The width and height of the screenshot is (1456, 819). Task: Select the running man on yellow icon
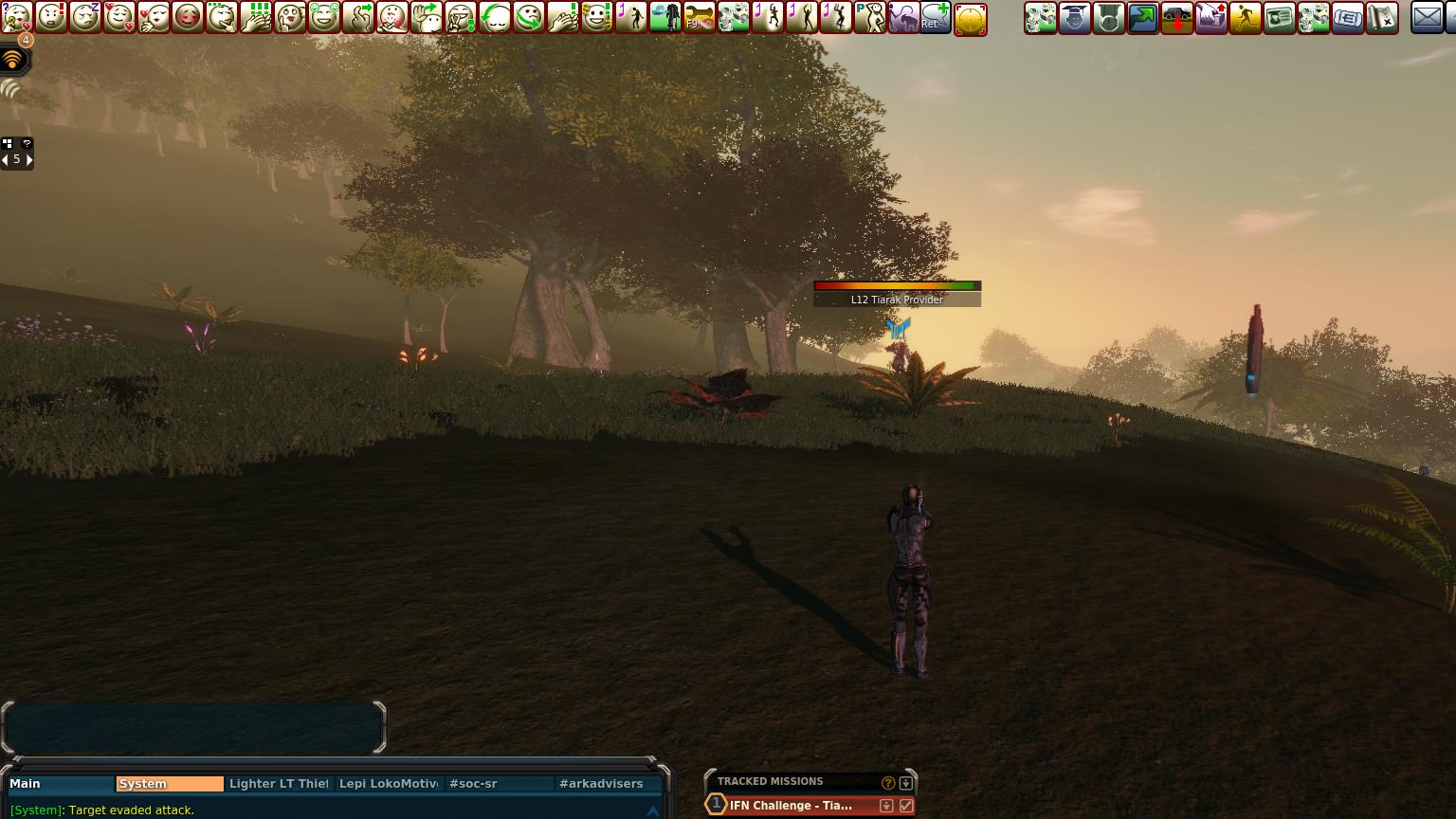click(x=1245, y=17)
